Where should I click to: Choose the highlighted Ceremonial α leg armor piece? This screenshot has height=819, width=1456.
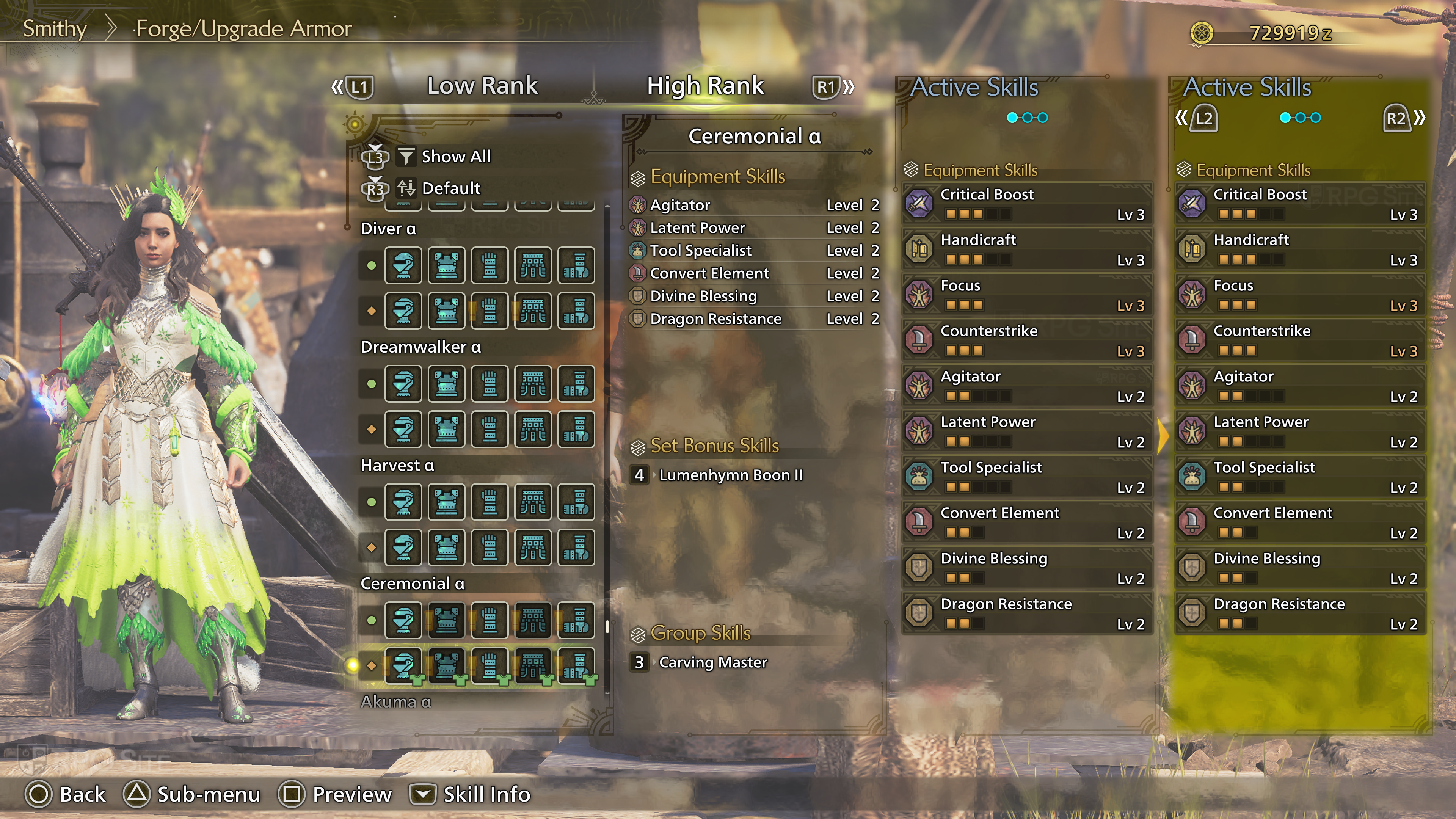pyautogui.click(x=576, y=665)
